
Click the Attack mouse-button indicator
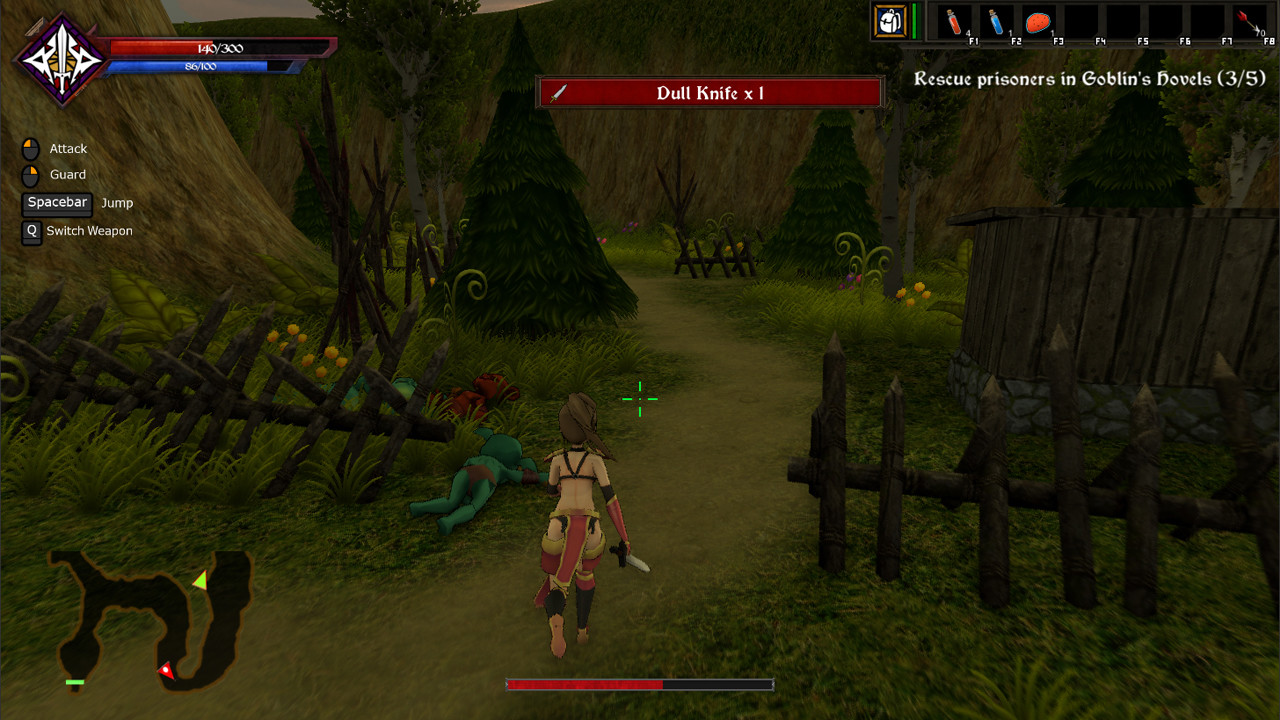click(30, 147)
